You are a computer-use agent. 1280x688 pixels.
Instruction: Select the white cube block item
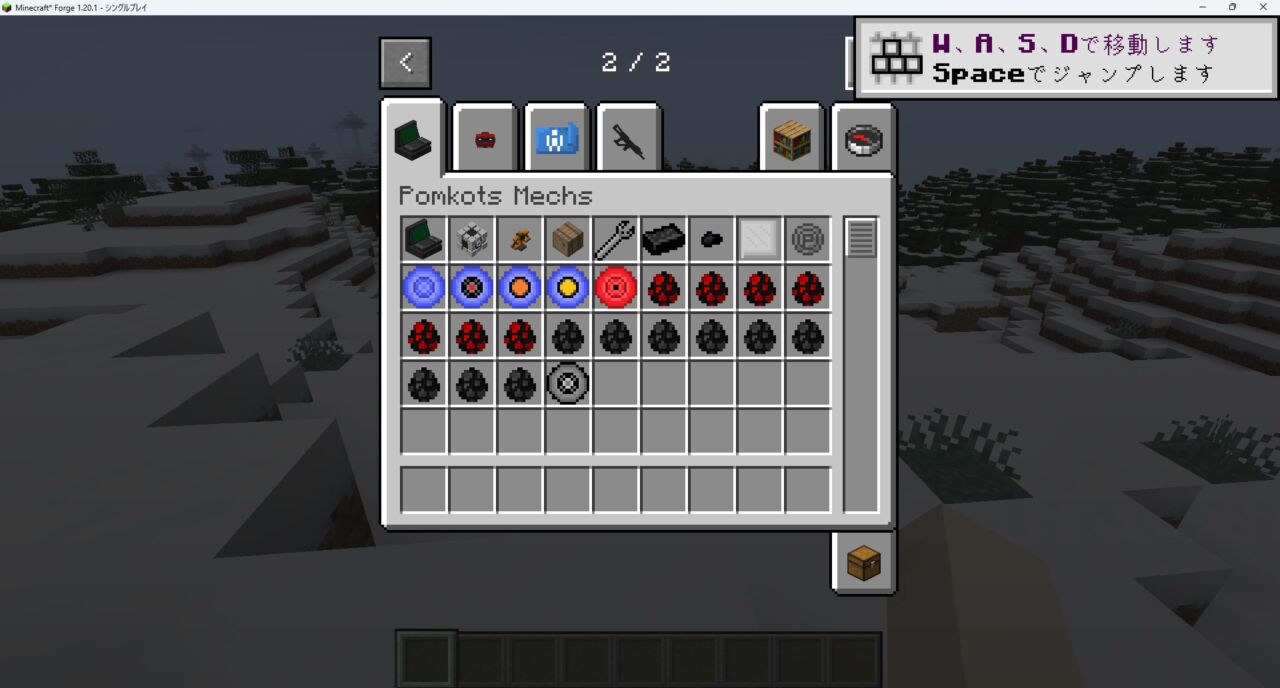(x=472, y=240)
